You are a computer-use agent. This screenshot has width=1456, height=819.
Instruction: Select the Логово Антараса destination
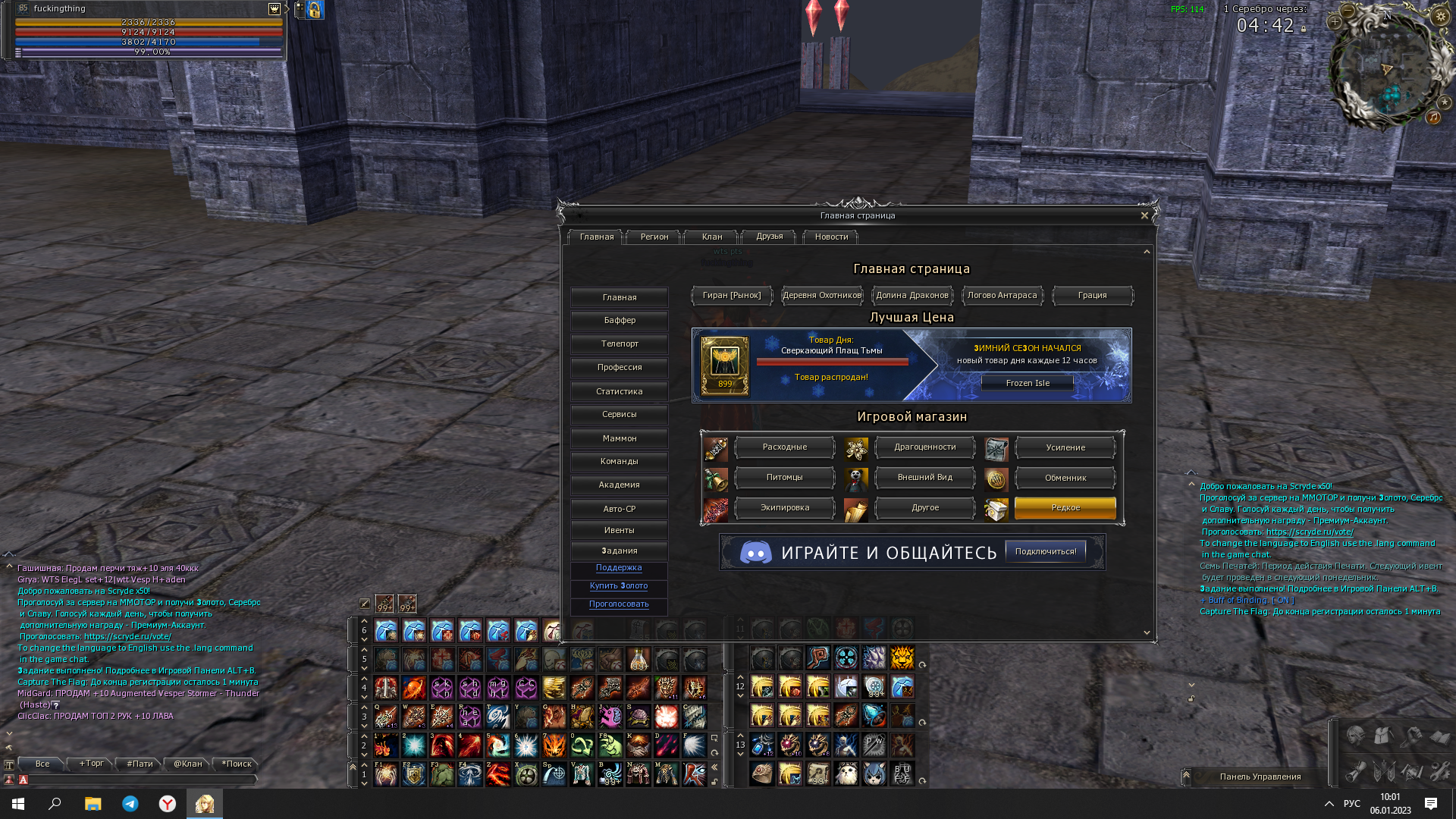pyautogui.click(x=1002, y=296)
